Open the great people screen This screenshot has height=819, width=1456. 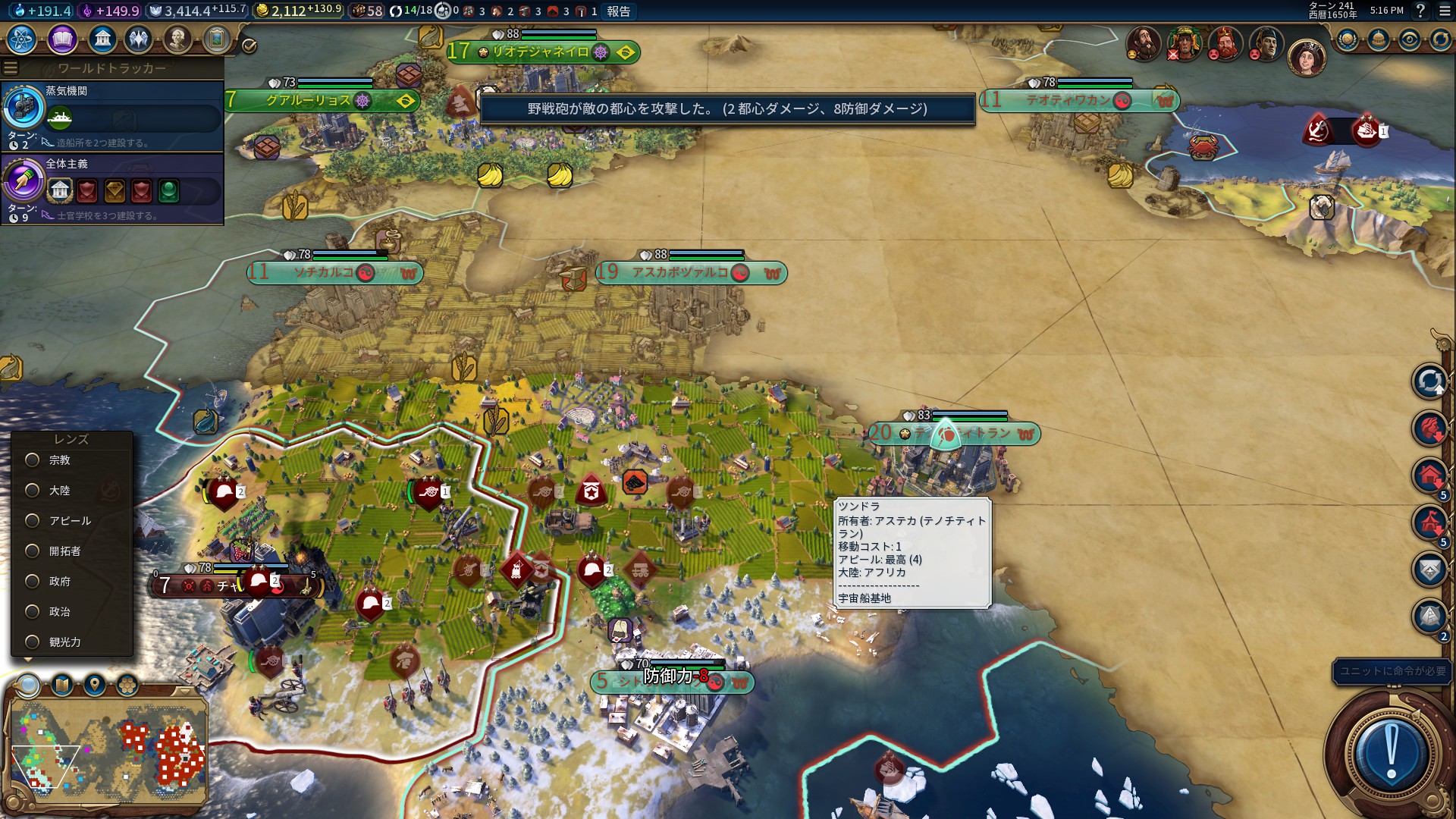pyautogui.click(x=177, y=39)
